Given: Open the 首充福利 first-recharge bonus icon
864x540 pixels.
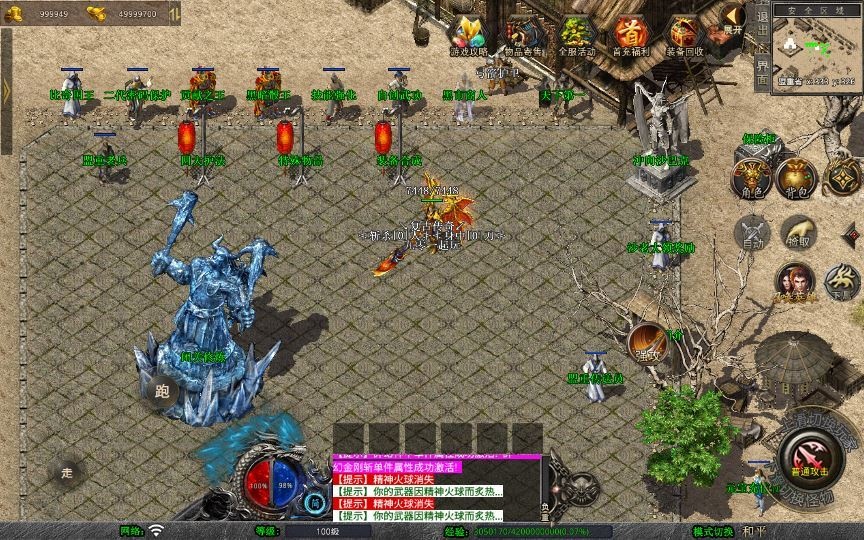Looking at the screenshot, I should [631, 34].
